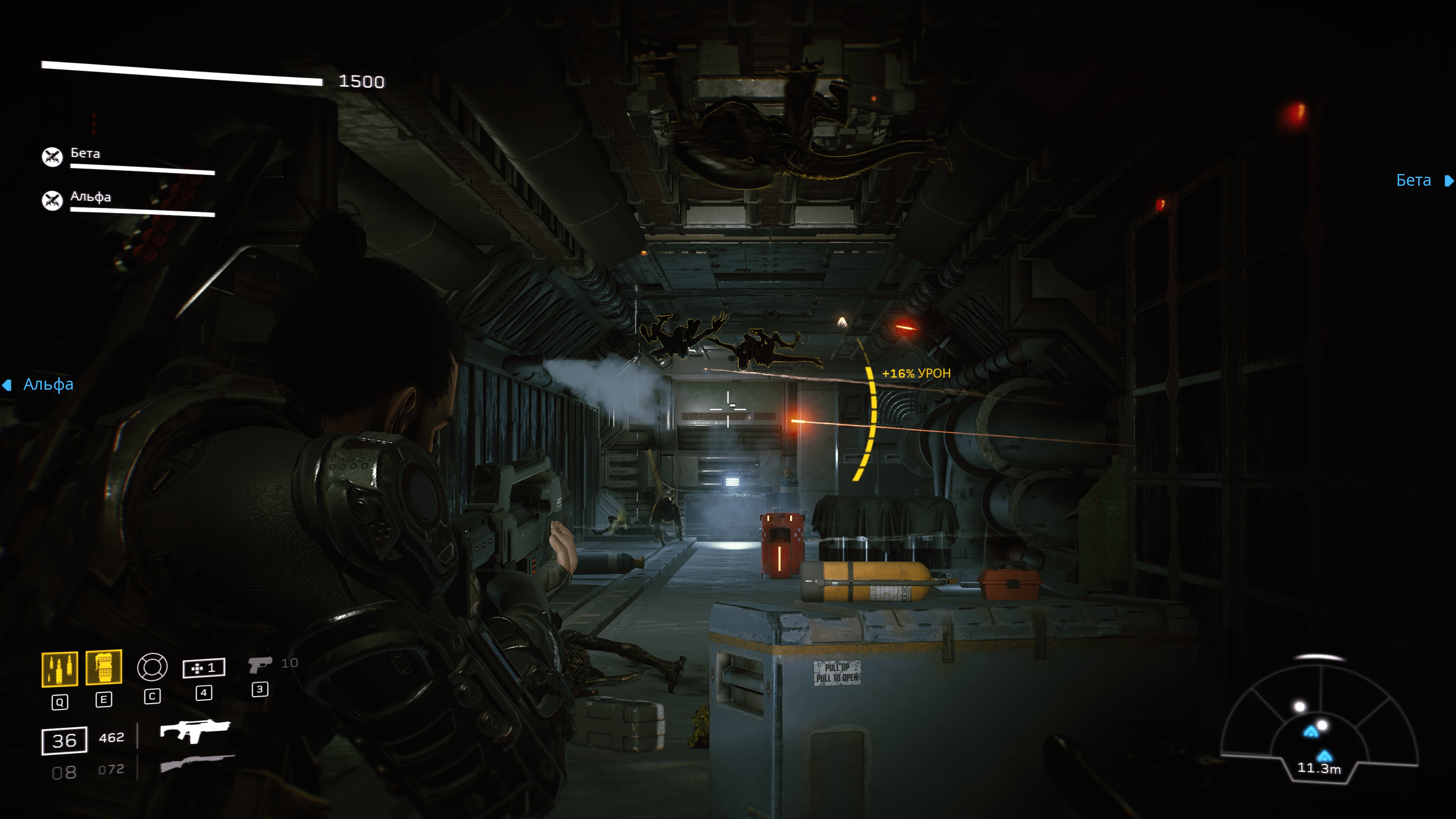Switch to the pistol sidearm icon
Viewport: 1456px width, 819px height.
259,665
